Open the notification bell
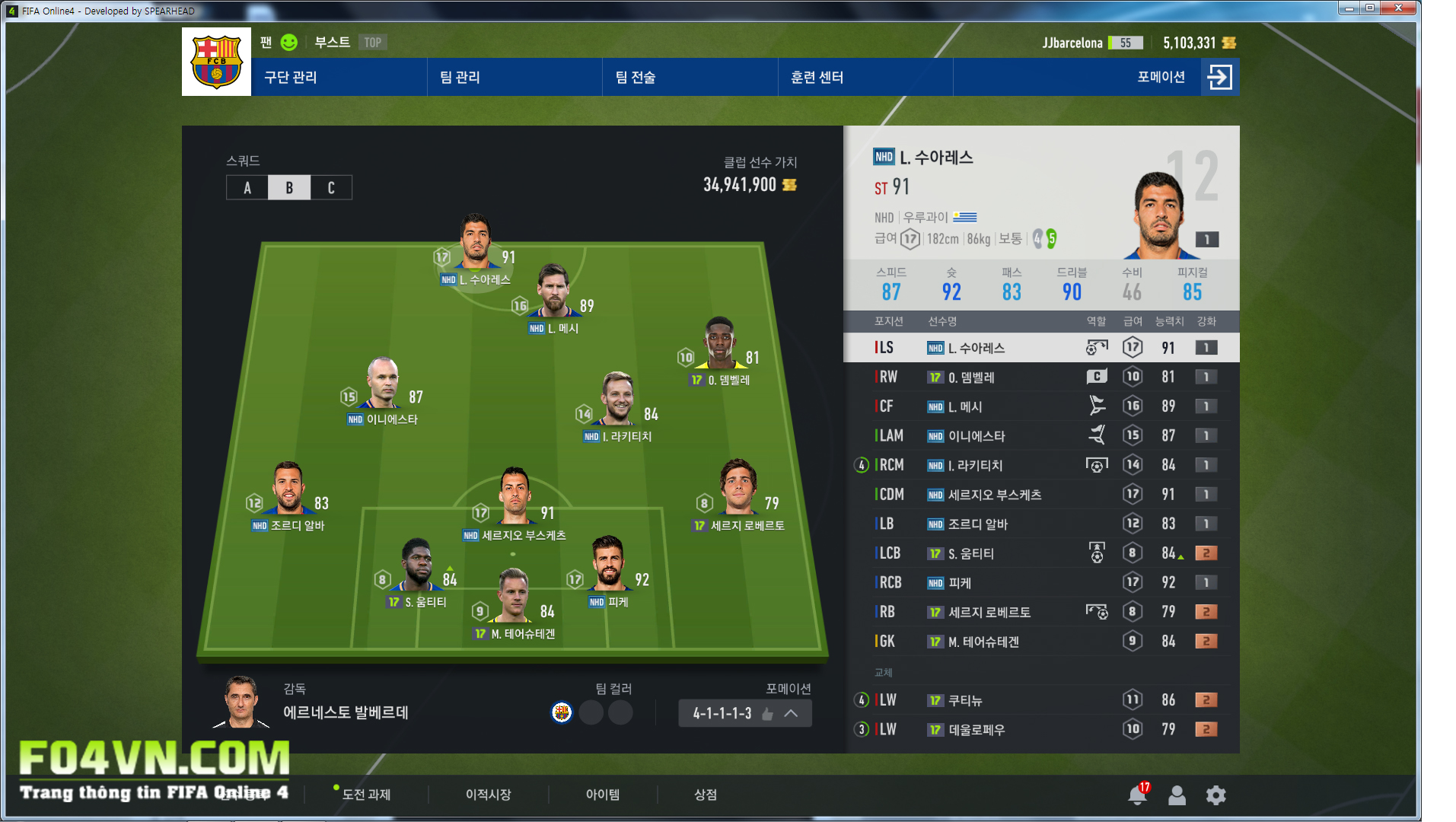 coord(1137,795)
